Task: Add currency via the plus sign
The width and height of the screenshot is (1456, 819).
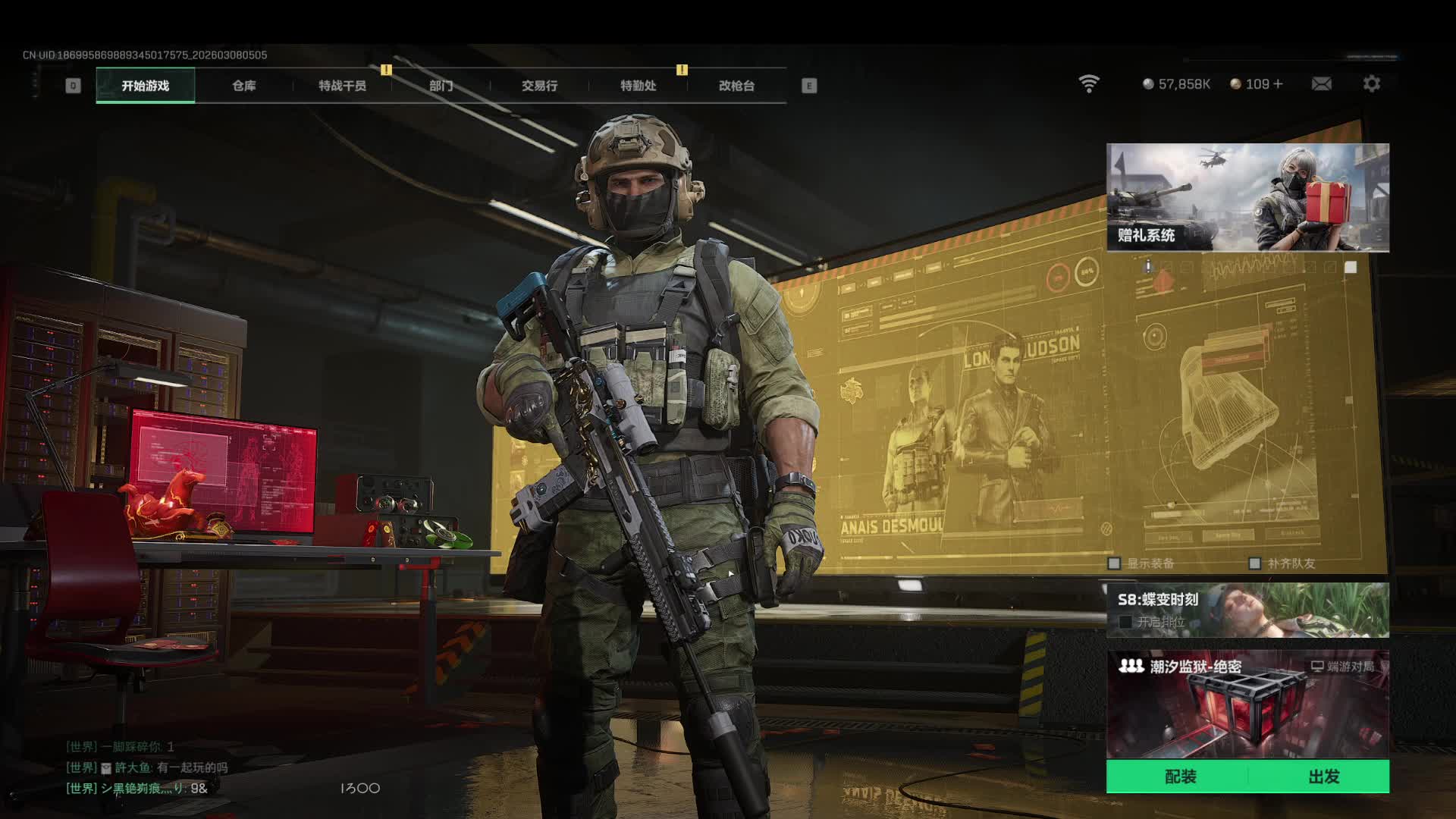Action: (x=1278, y=83)
